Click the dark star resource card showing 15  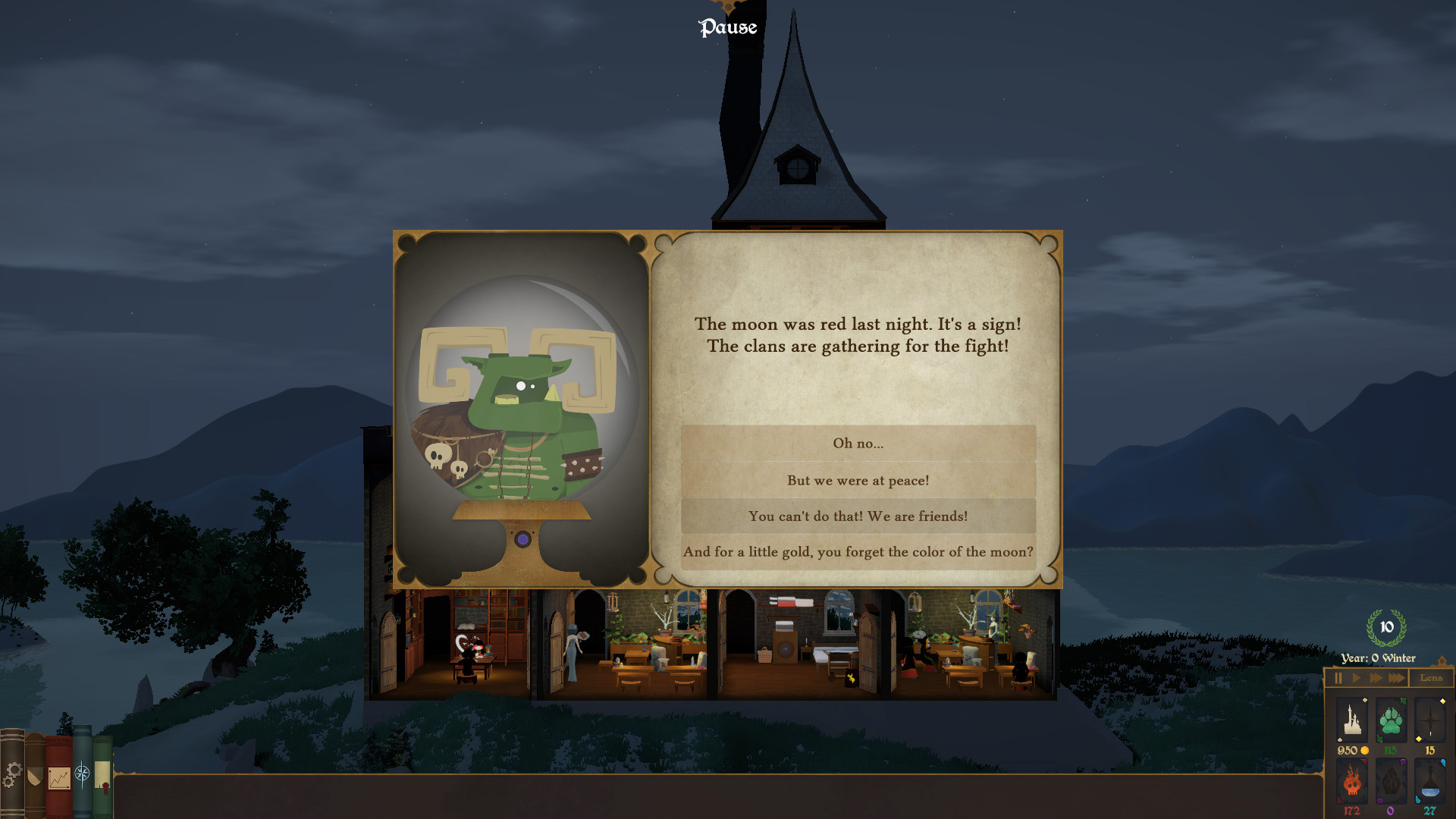tap(1430, 720)
